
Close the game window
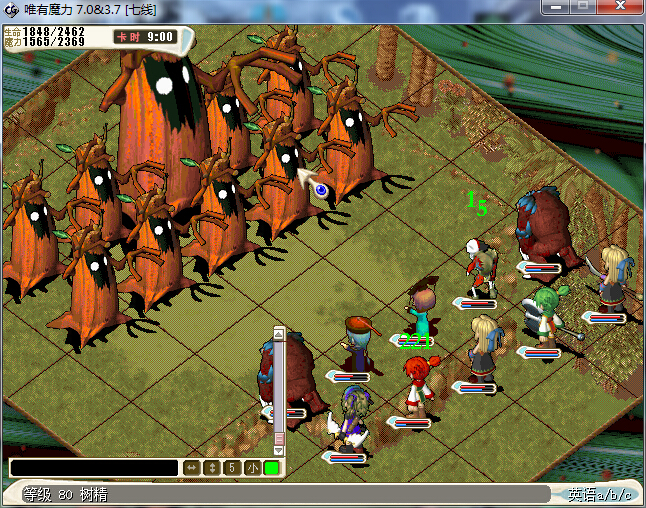tap(620, 7)
